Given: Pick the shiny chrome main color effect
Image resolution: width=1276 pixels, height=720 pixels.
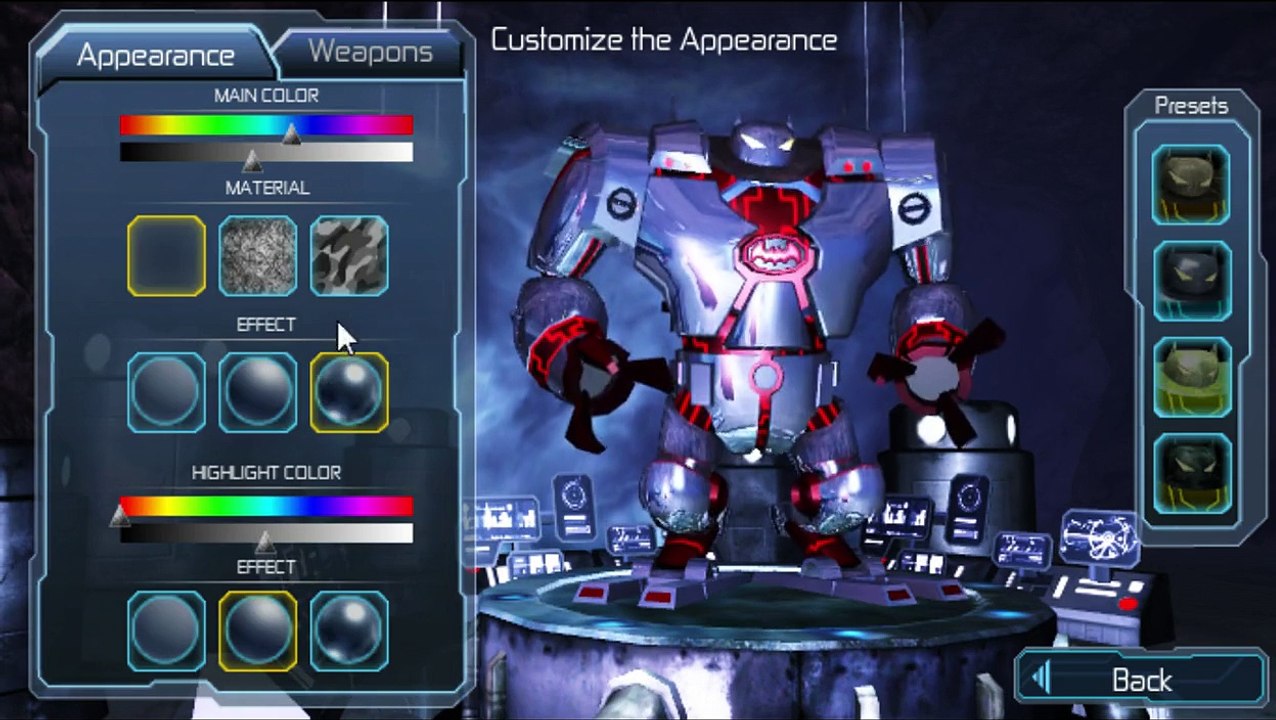Looking at the screenshot, I should click(x=349, y=392).
